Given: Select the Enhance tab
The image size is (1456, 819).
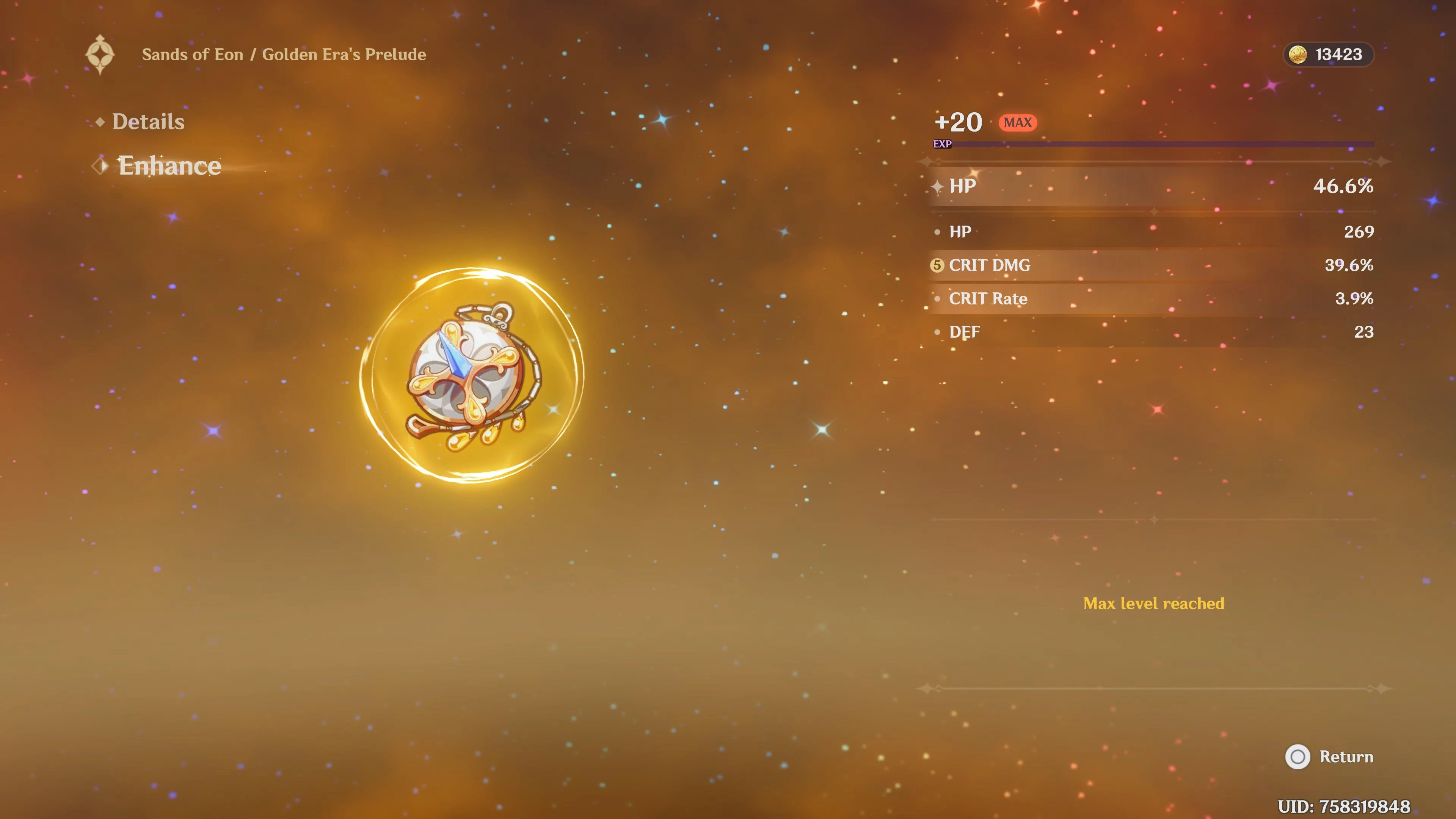Looking at the screenshot, I should click(169, 166).
